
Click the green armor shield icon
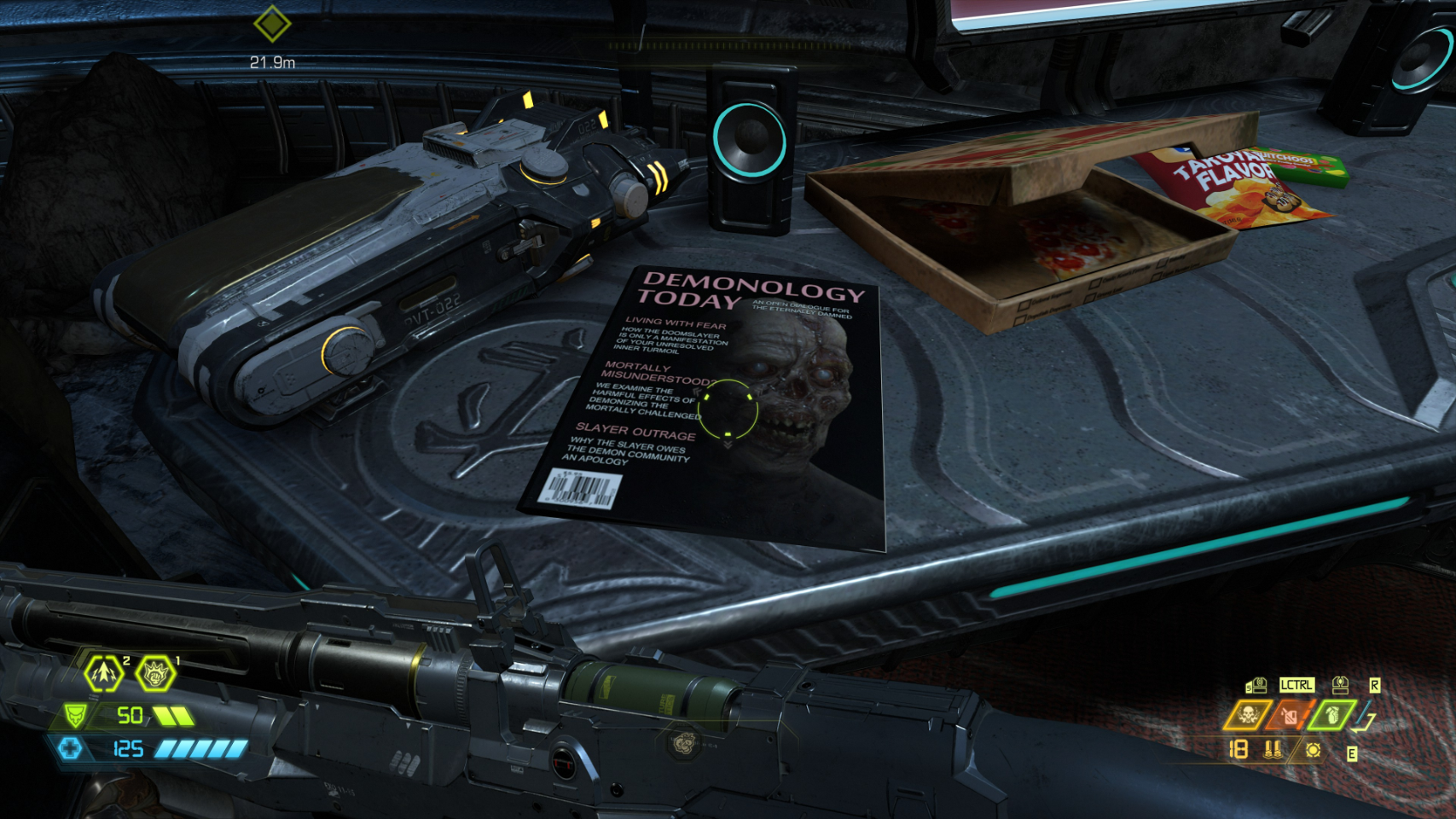pyautogui.click(x=76, y=715)
